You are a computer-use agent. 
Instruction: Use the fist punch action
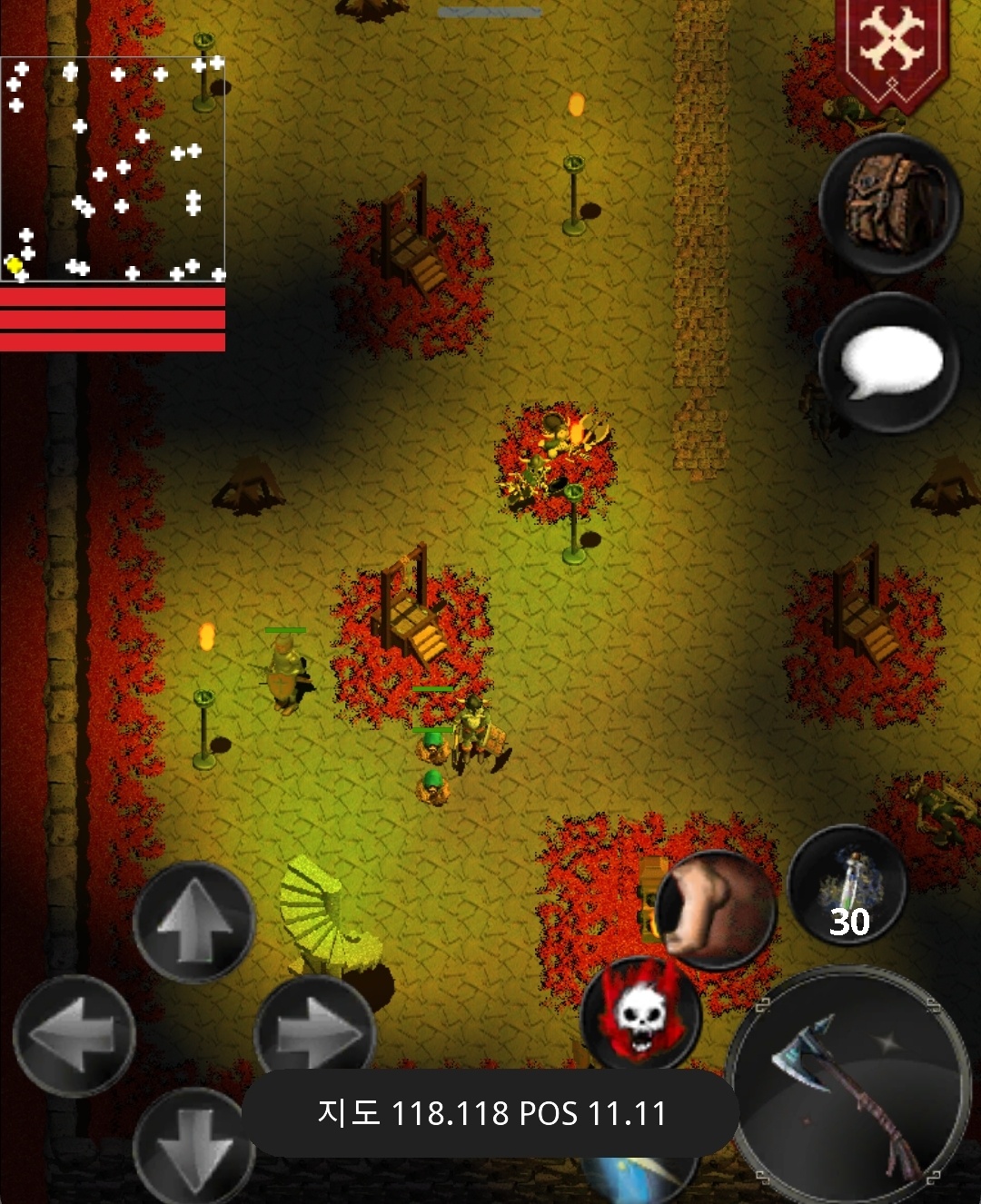pyautogui.click(x=718, y=908)
